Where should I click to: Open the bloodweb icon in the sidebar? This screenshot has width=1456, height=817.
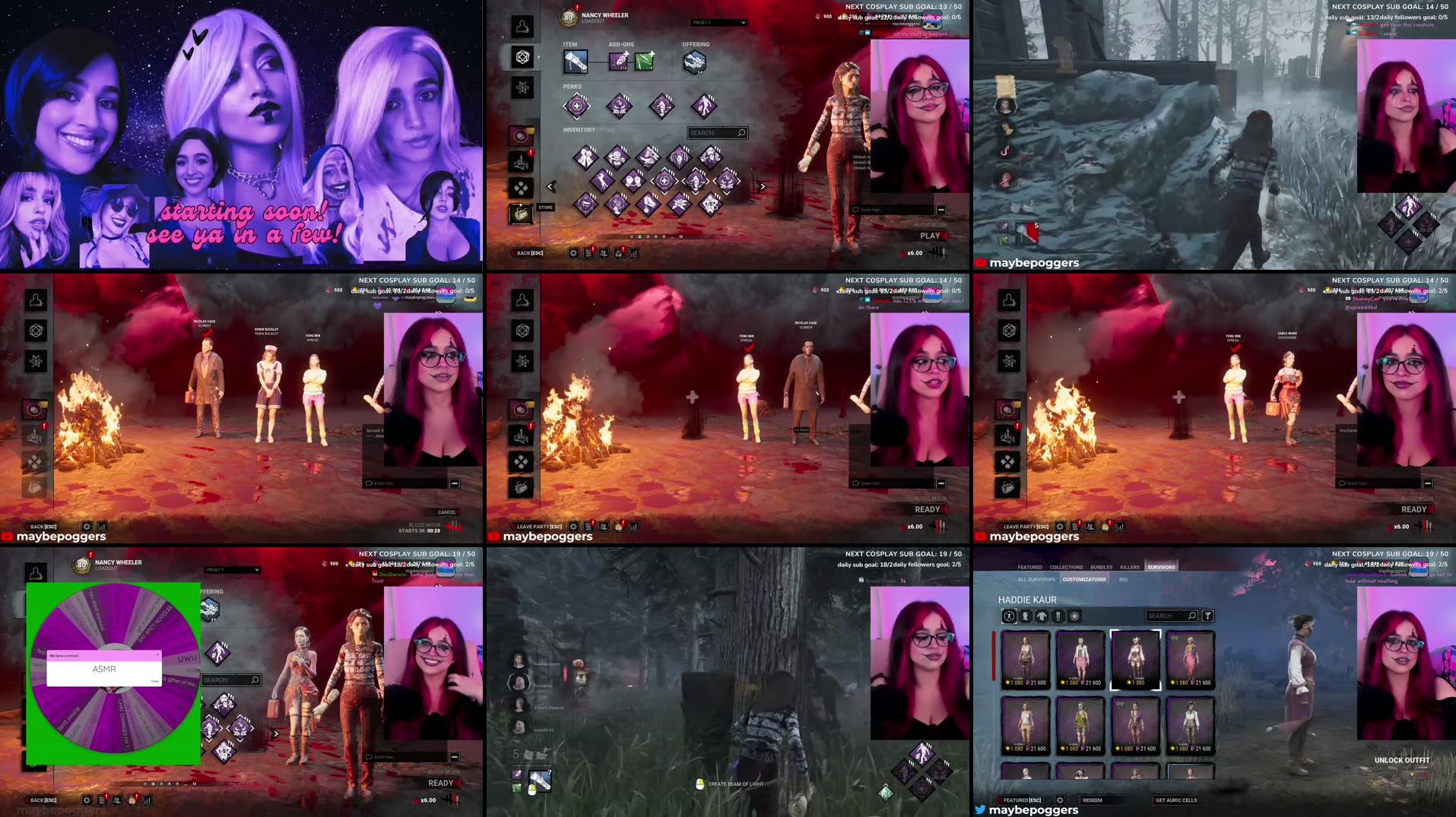[523, 87]
